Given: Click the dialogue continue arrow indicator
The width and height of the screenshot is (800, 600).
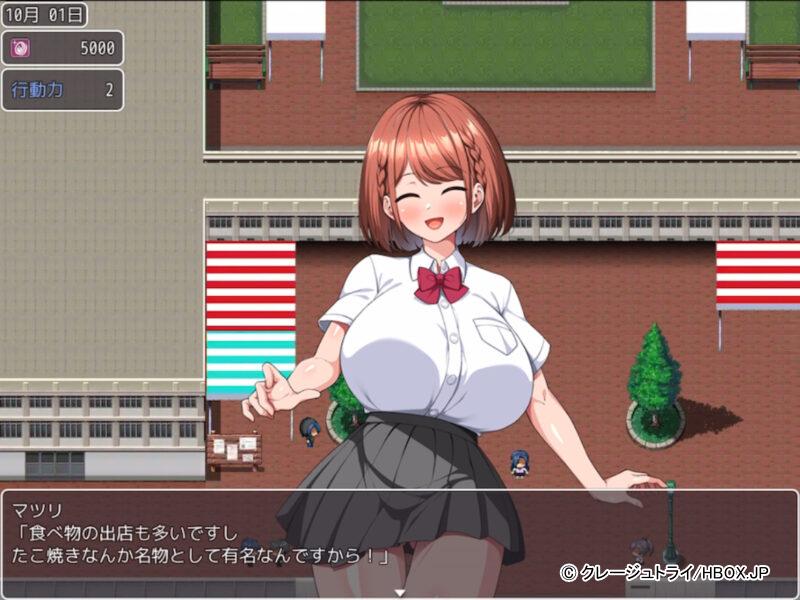Looking at the screenshot, I should click(x=399, y=592).
